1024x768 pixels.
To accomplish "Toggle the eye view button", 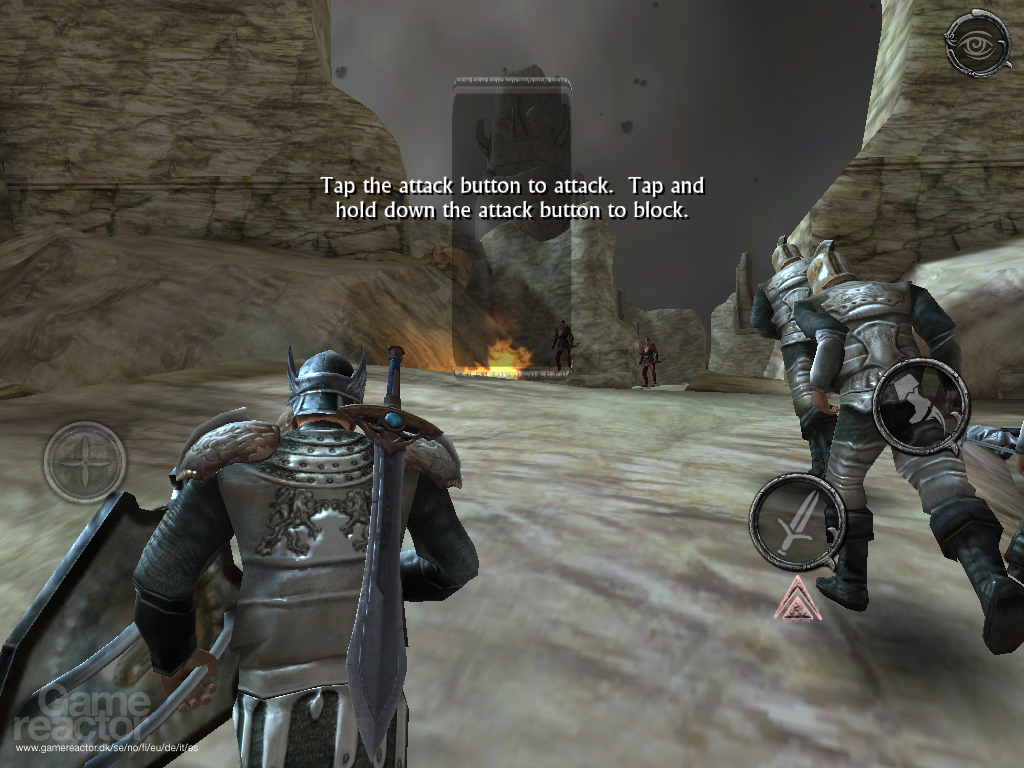I will (x=977, y=43).
